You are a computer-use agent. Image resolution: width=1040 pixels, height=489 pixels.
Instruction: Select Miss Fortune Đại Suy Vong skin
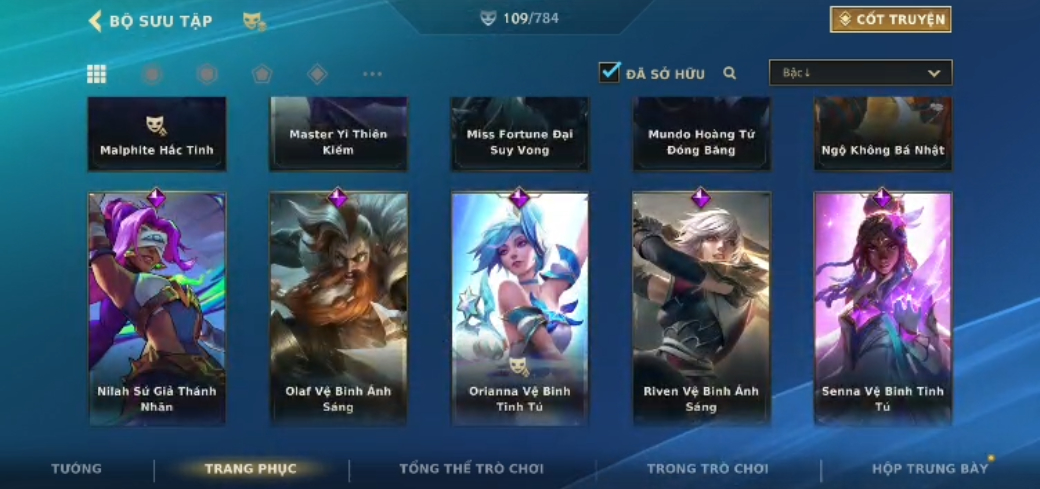coord(520,134)
